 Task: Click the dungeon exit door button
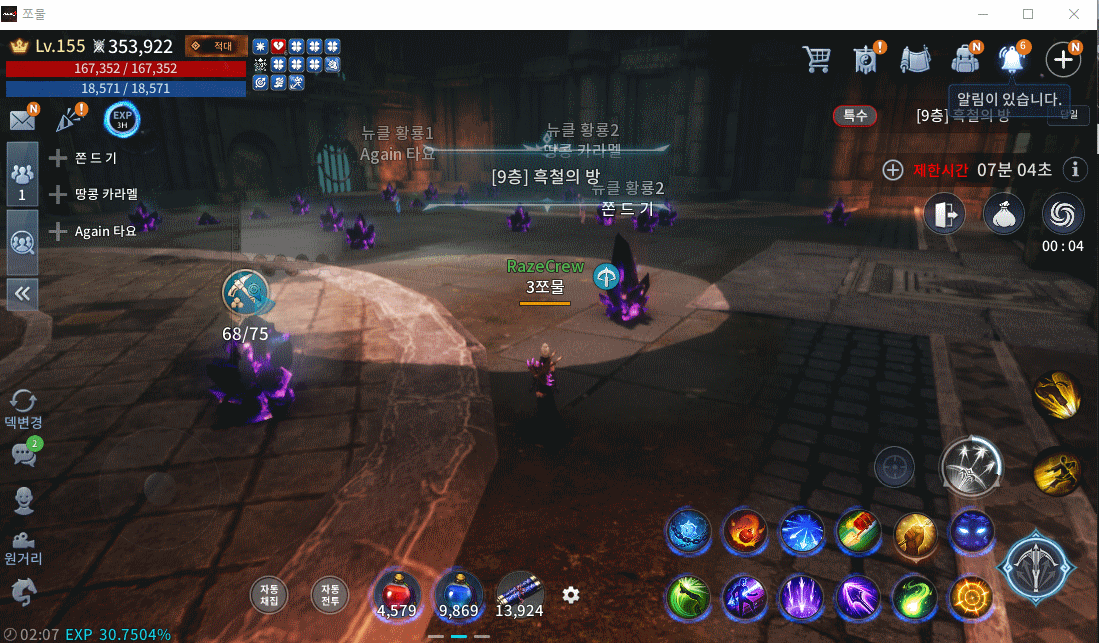click(x=943, y=215)
